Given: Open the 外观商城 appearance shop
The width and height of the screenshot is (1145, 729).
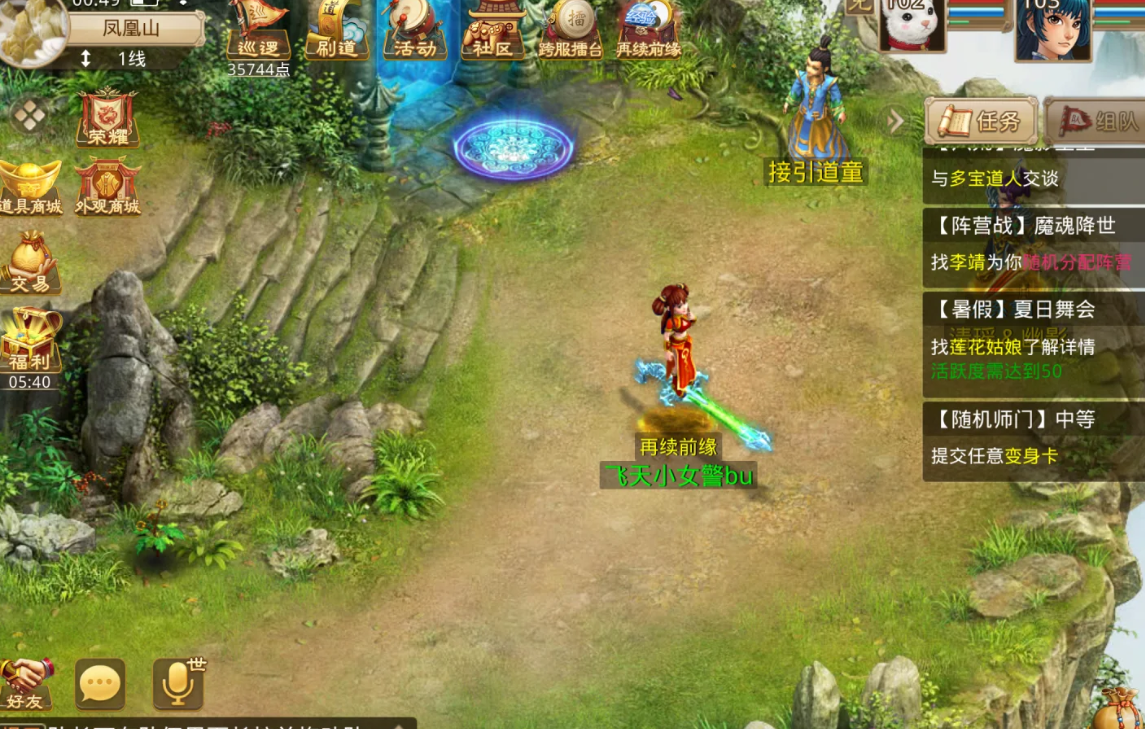Looking at the screenshot, I should point(107,187).
